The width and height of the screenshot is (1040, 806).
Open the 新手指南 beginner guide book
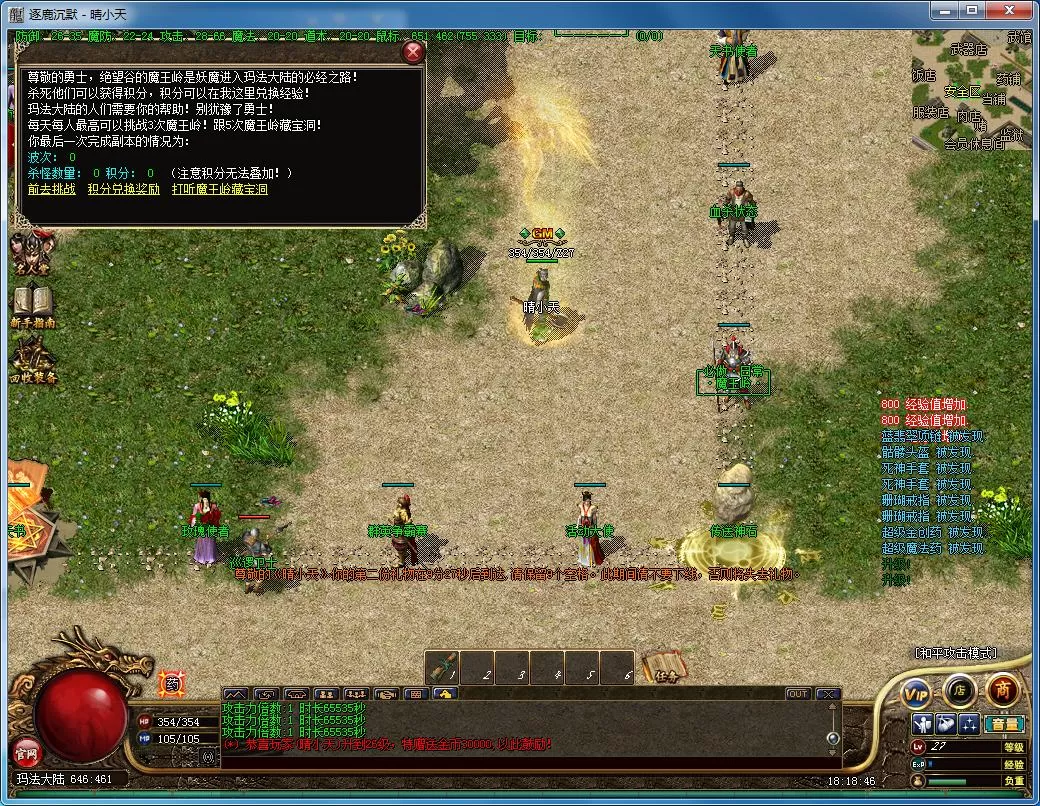click(x=32, y=306)
